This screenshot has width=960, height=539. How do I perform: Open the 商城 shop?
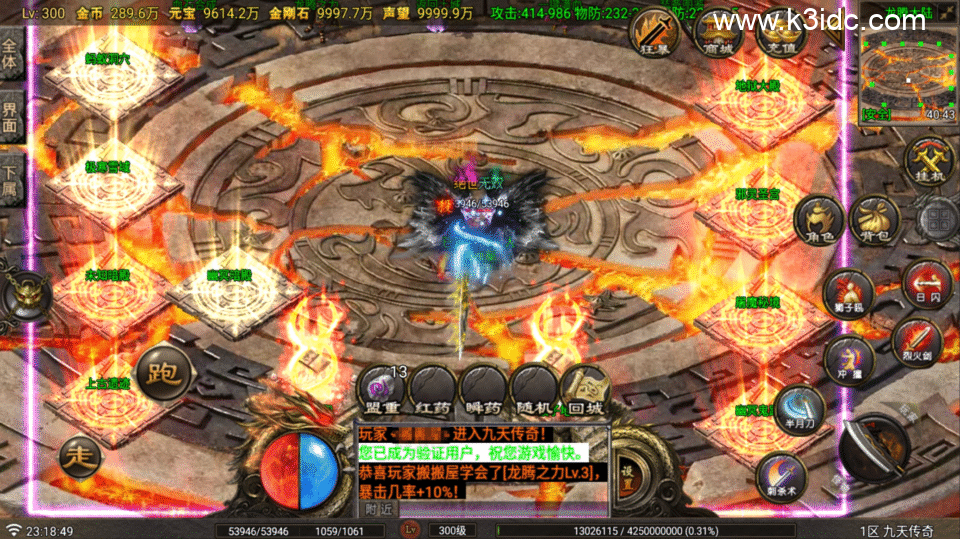717,33
